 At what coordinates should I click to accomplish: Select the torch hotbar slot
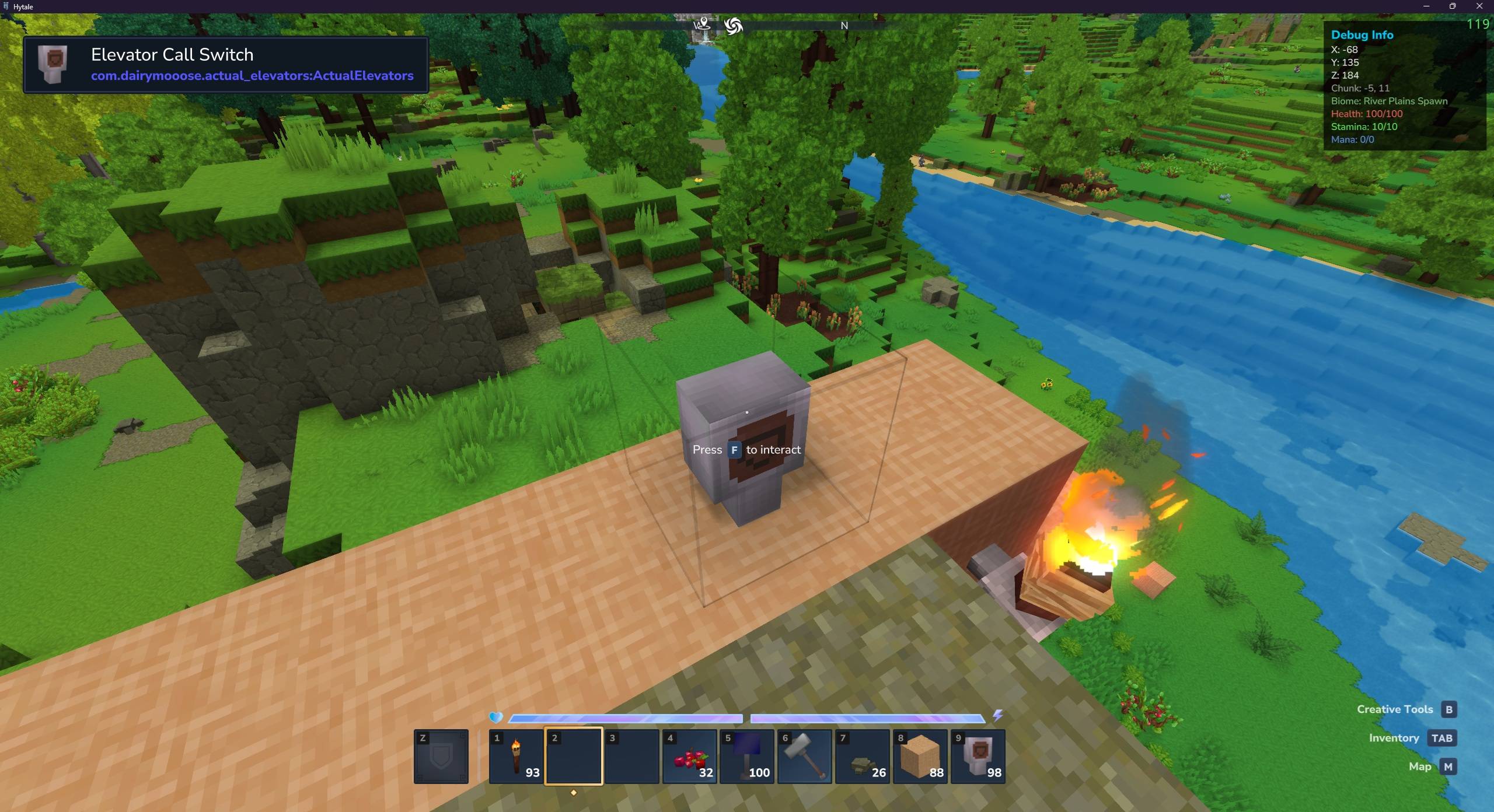click(x=516, y=756)
